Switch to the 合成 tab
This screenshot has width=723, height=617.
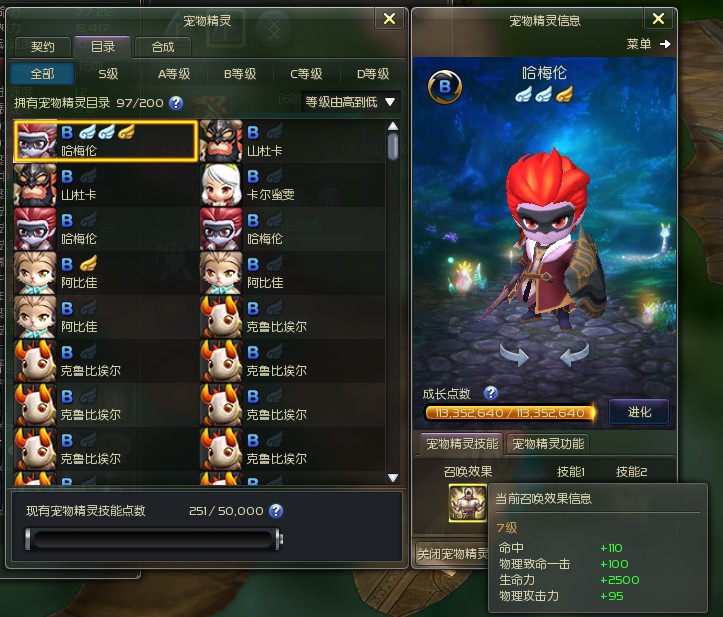162,47
